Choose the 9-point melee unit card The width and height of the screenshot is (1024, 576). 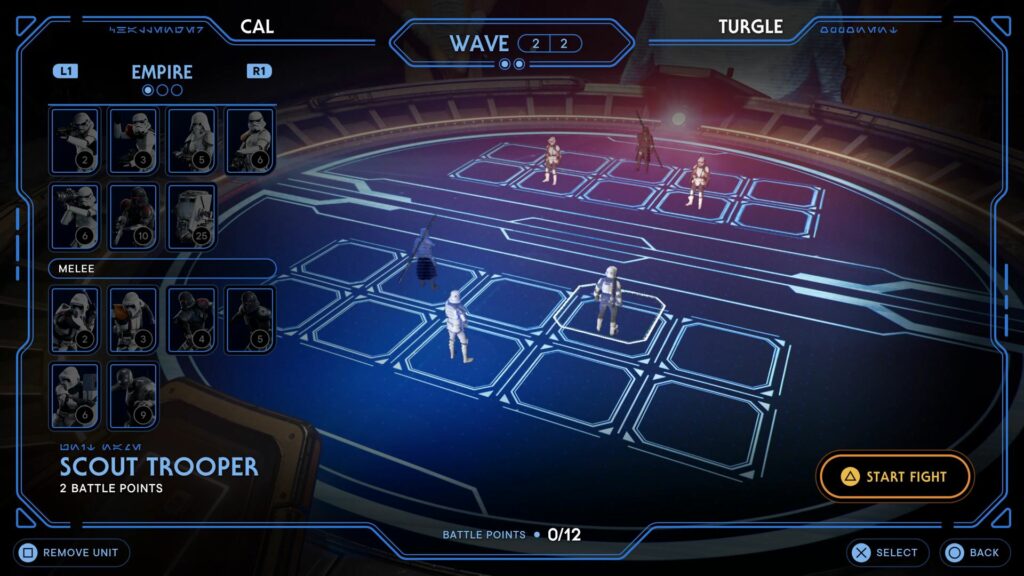pos(133,395)
